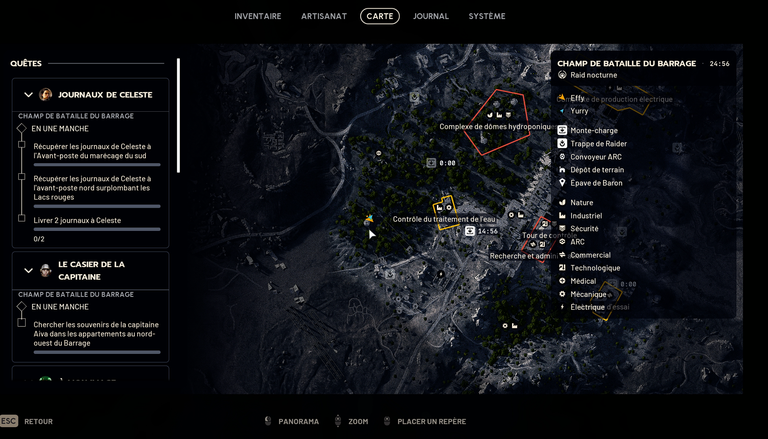Image resolution: width=768 pixels, height=439 pixels.
Task: Collapse the Le Casier de la Capitaine quest
Action: pos(28,271)
